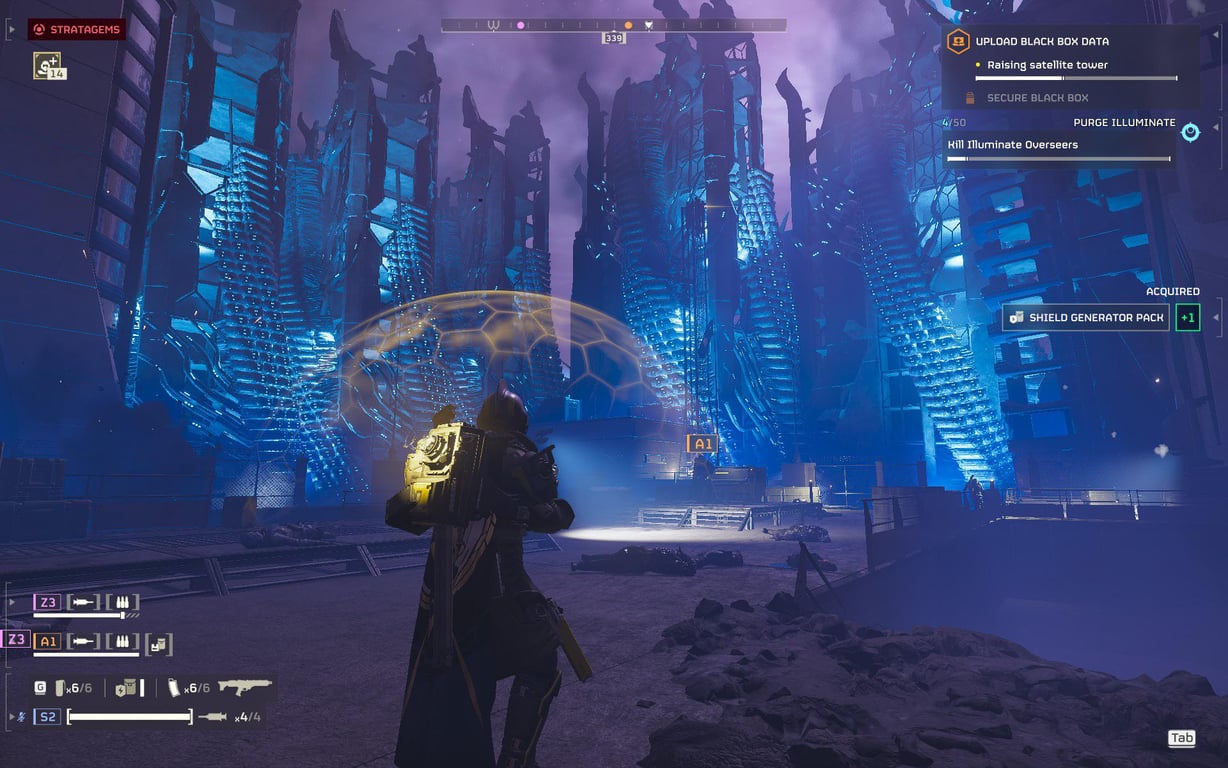Viewport: 1228px width, 768px height.
Task: Select squadmate Z3's tag in the squad list
Action: point(47,602)
